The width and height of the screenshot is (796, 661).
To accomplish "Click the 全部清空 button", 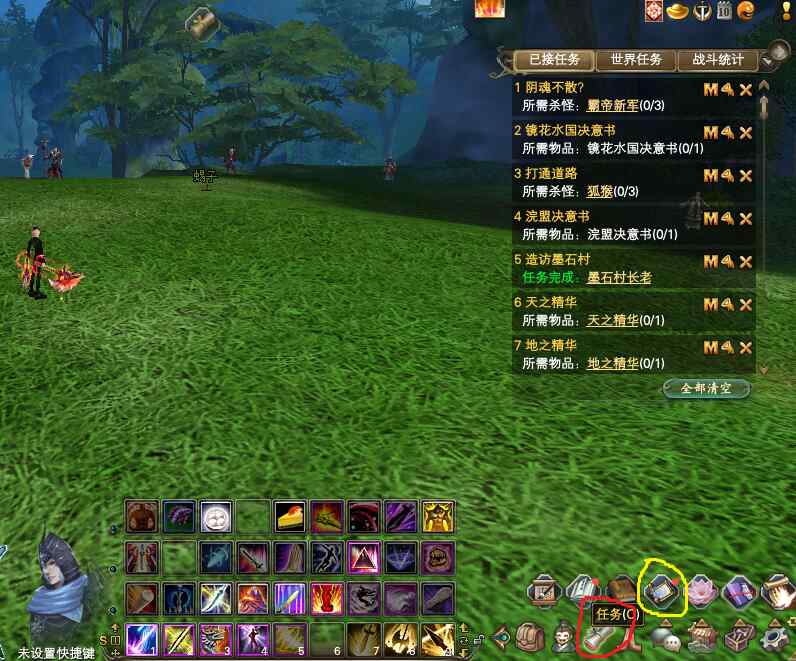I will [x=707, y=388].
